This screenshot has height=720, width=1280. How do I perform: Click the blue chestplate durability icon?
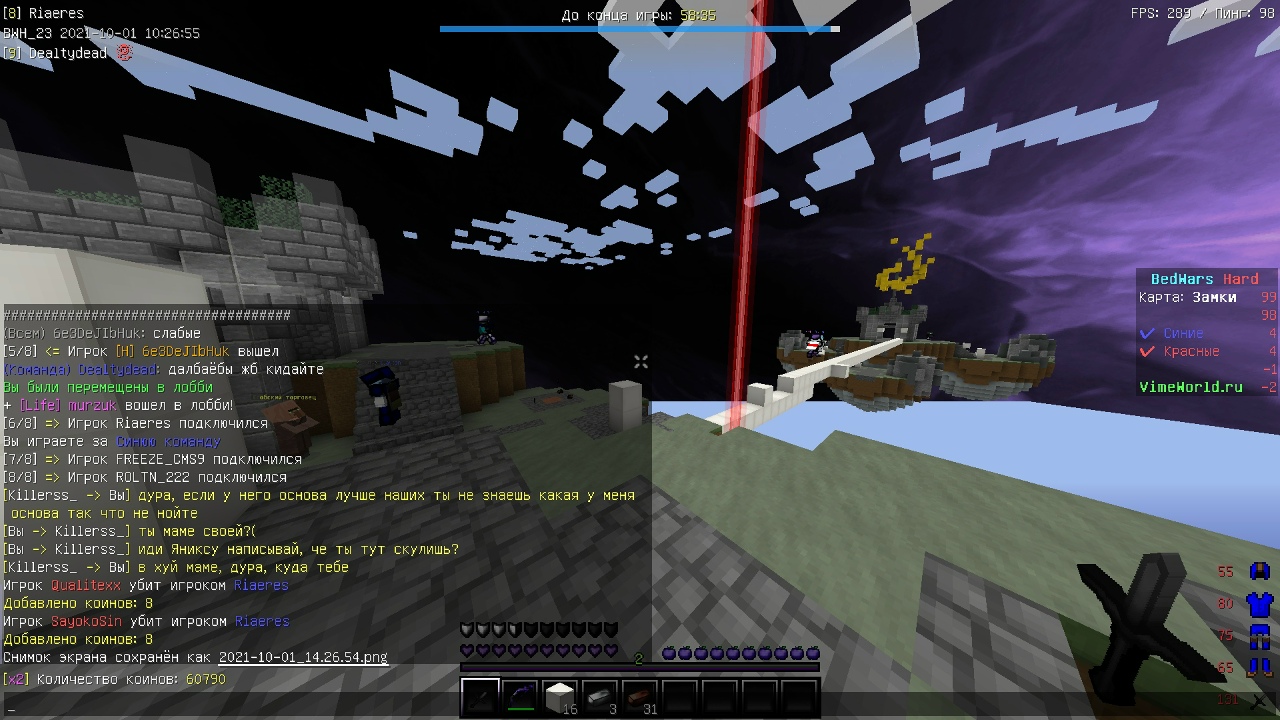point(1259,604)
